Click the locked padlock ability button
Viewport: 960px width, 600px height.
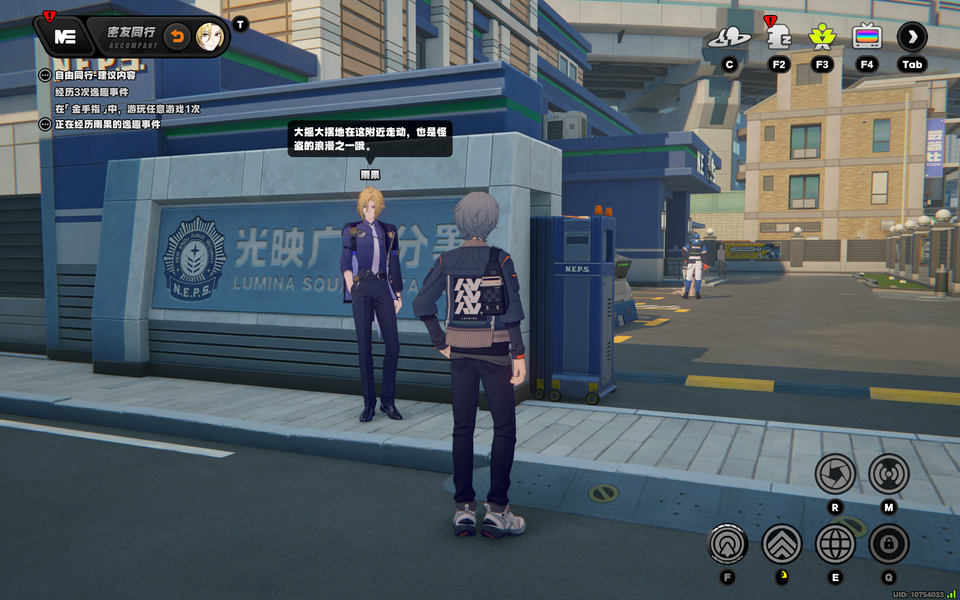pyautogui.click(x=888, y=544)
